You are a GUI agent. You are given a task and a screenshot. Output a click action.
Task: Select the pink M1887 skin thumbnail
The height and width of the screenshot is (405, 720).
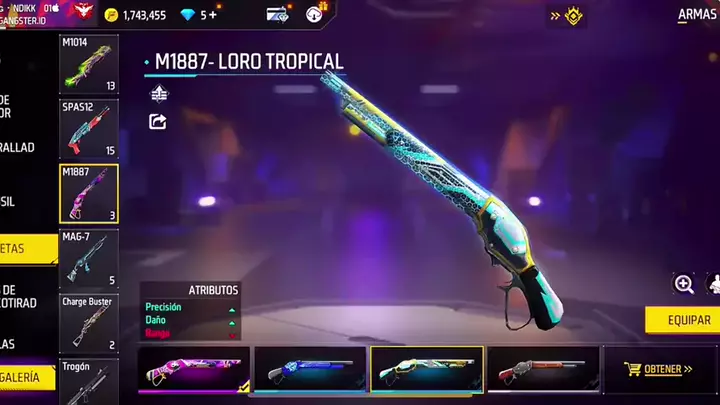tap(194, 369)
